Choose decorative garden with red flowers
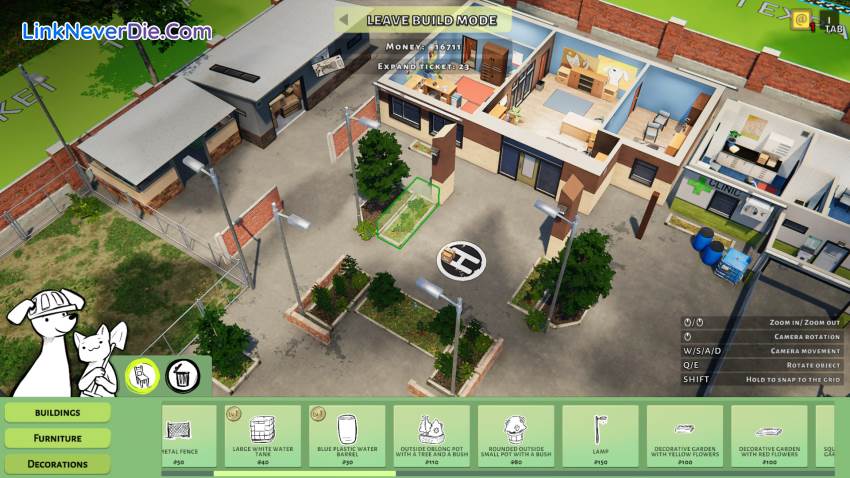Viewport: 850px width, 478px height. pyautogui.click(x=769, y=436)
